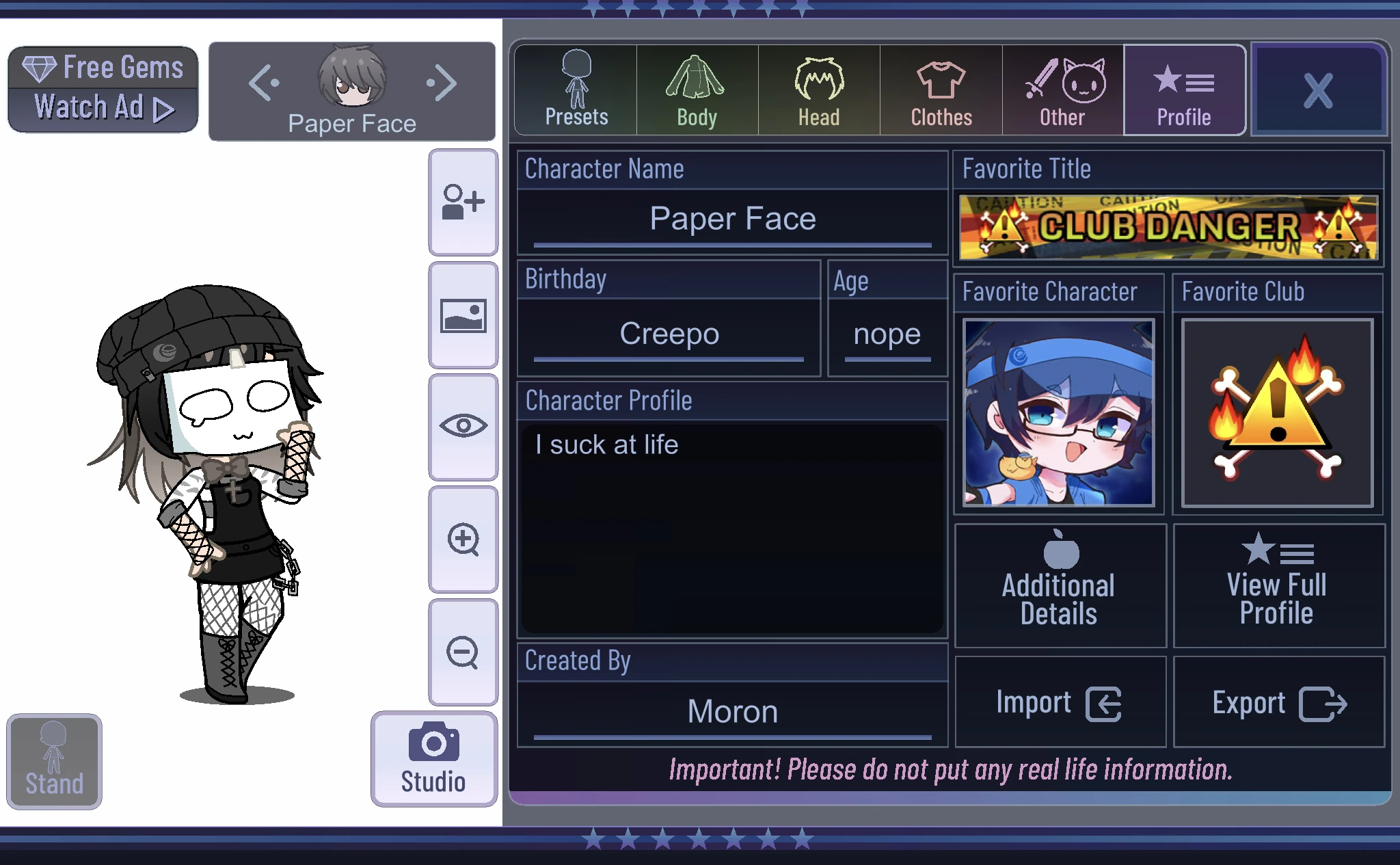Go to previous character with left arrow
This screenshot has height=865, width=1400.
tap(265, 82)
